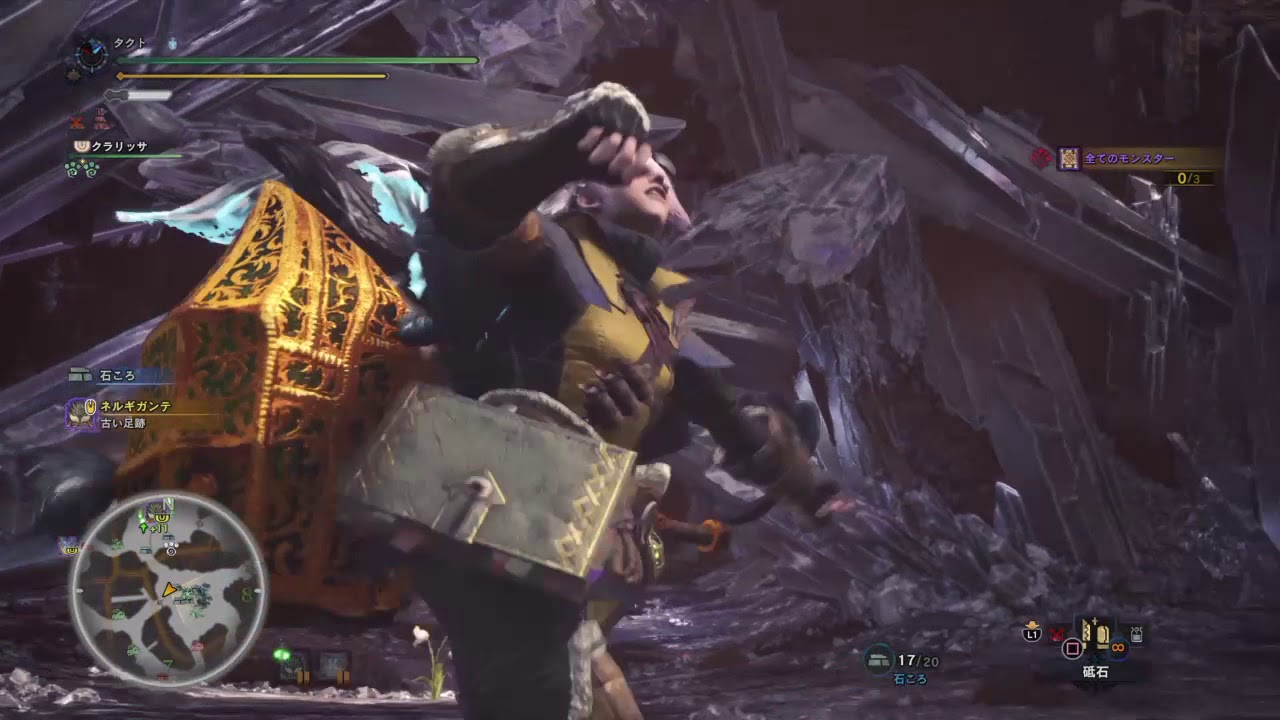Click the quest timer clock icon
Image resolution: width=1280 pixels, height=720 pixels.
click(92, 54)
